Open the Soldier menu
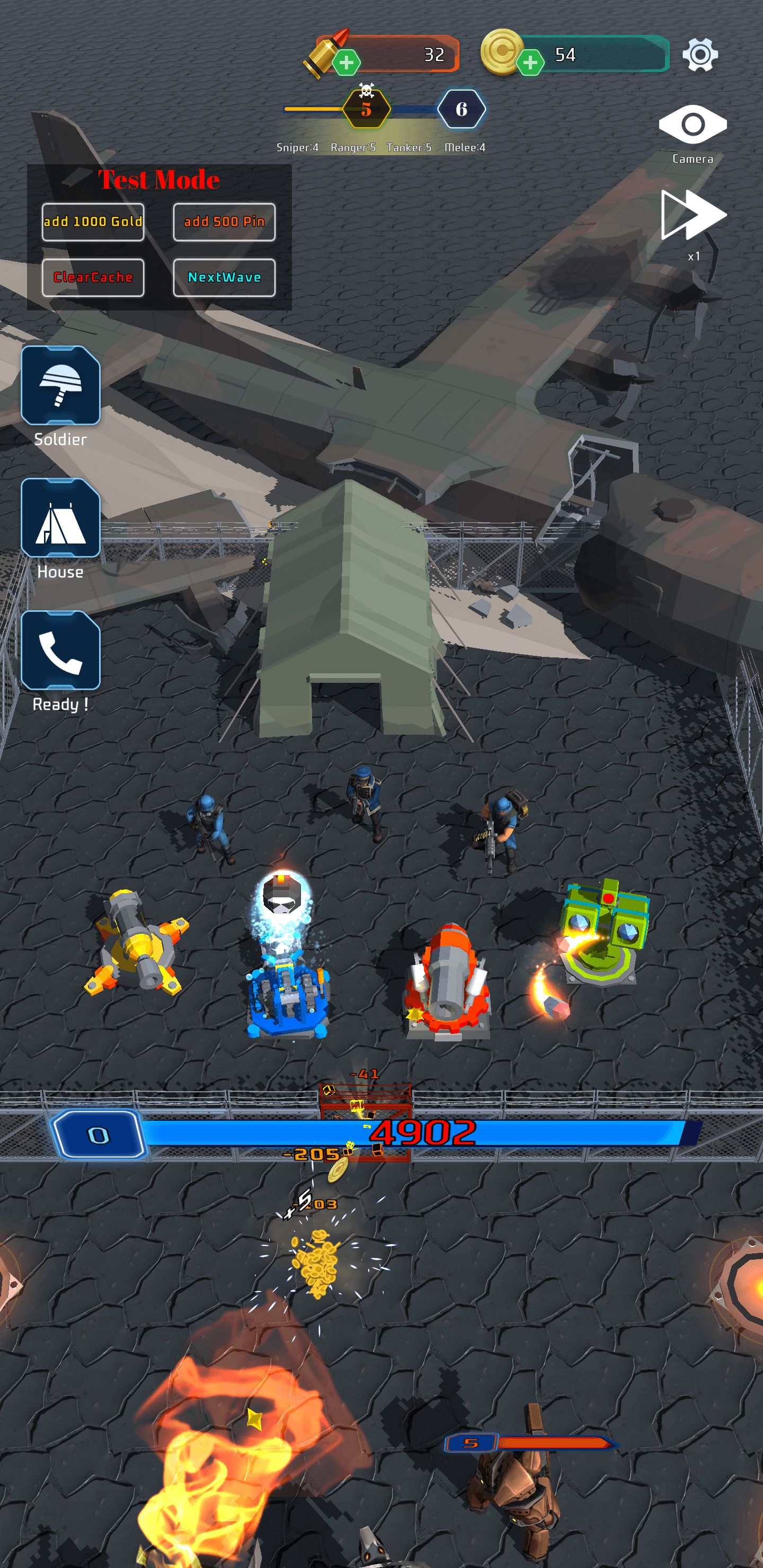Screen dimensions: 763x1568 pyautogui.click(x=60, y=386)
